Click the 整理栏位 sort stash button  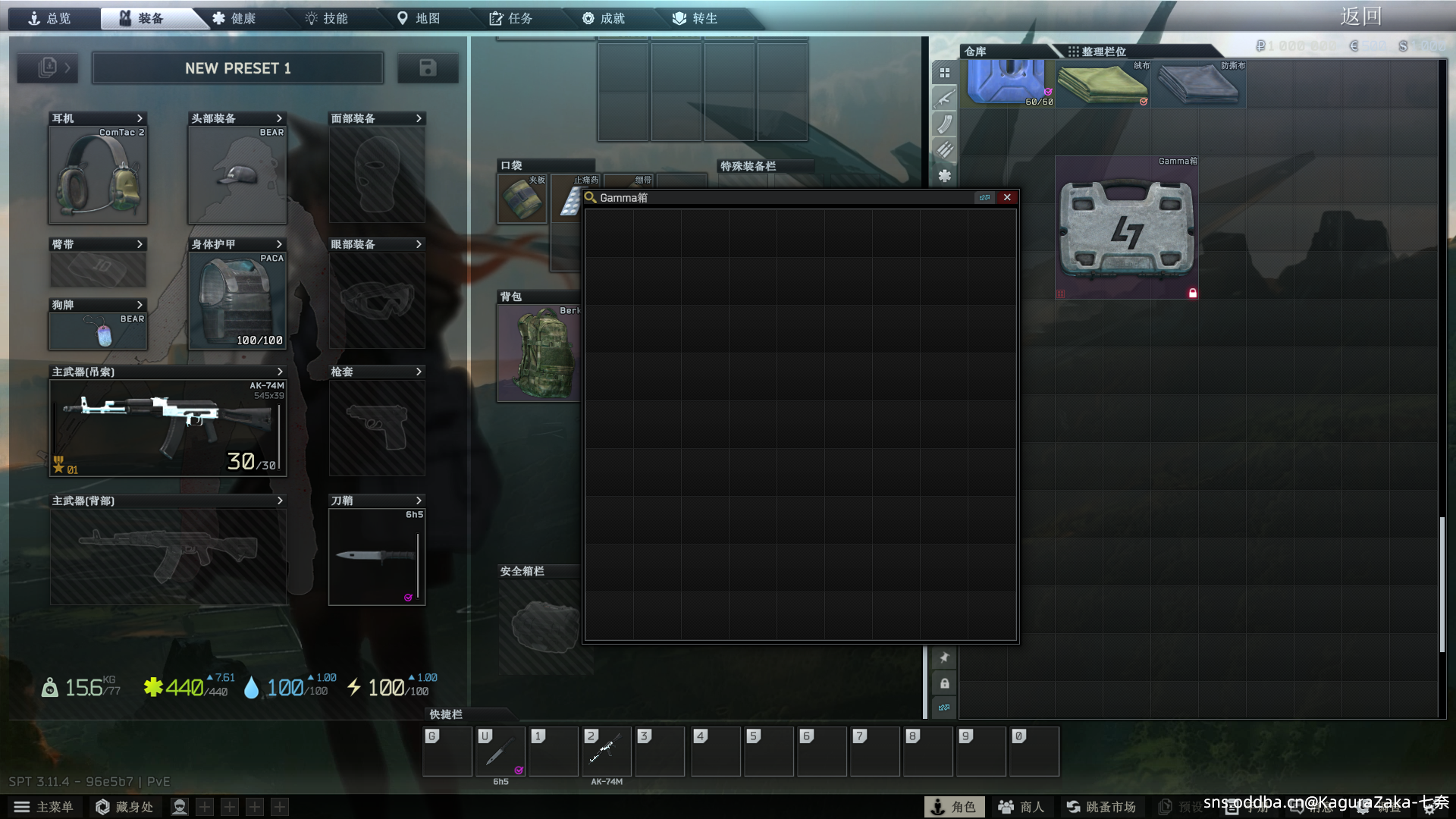point(1097,52)
